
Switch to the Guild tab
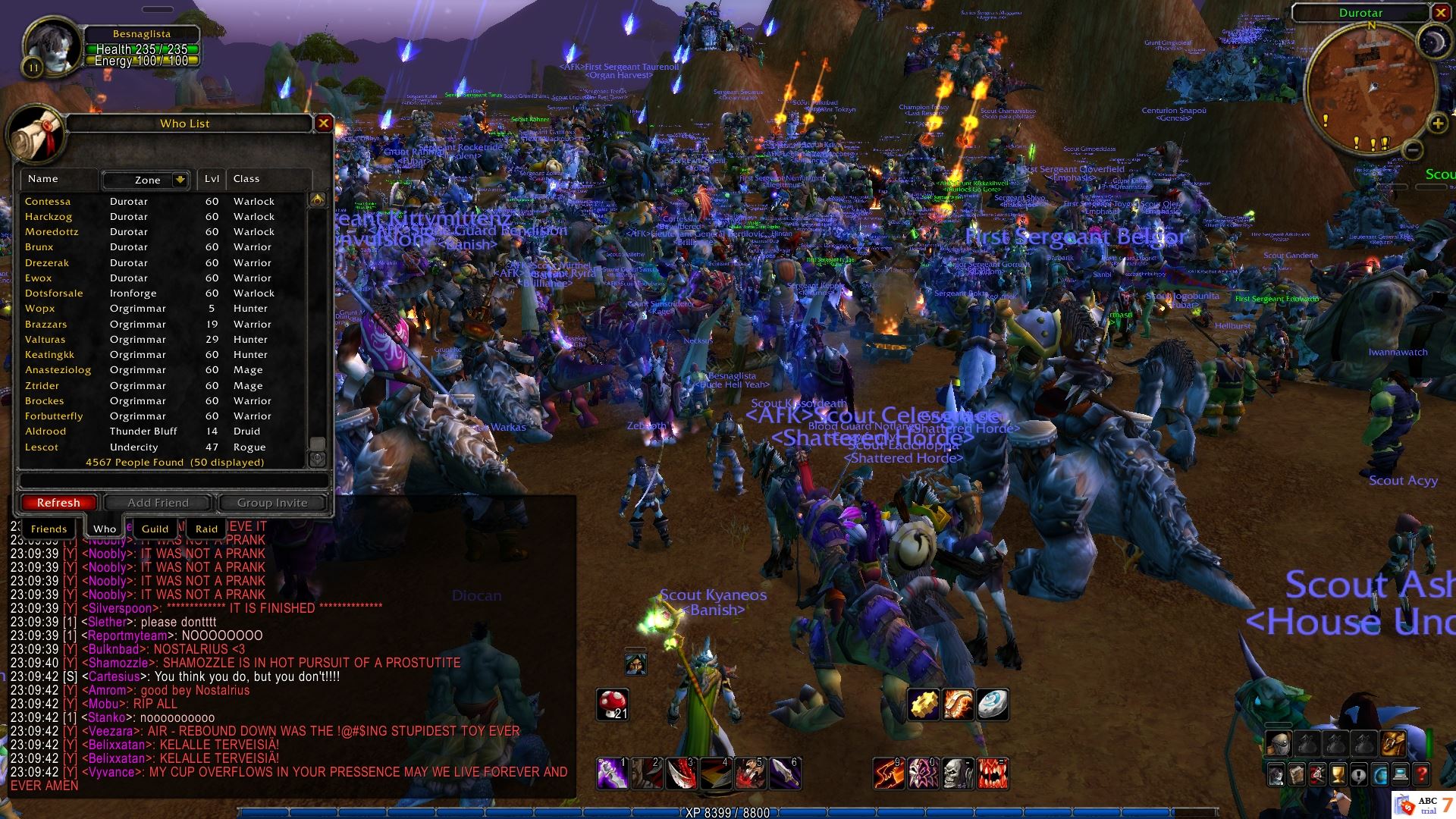click(x=155, y=529)
